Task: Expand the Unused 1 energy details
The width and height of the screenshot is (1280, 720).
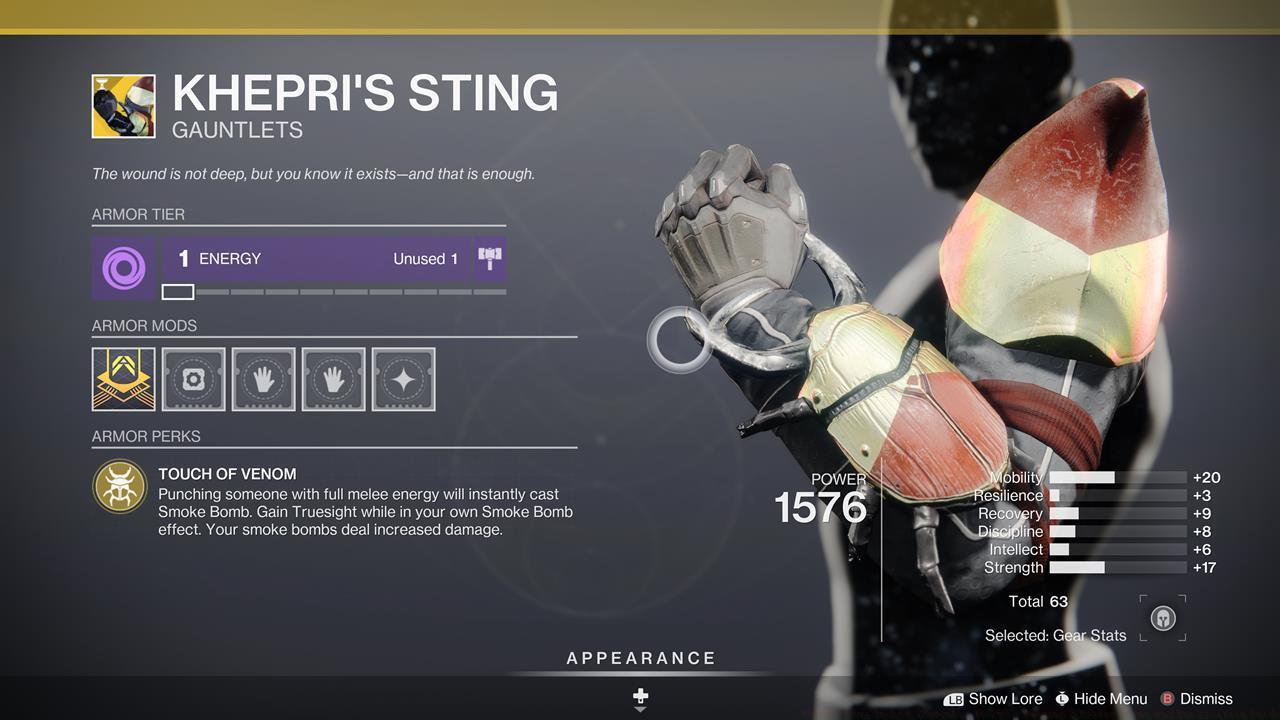Action: click(426, 258)
